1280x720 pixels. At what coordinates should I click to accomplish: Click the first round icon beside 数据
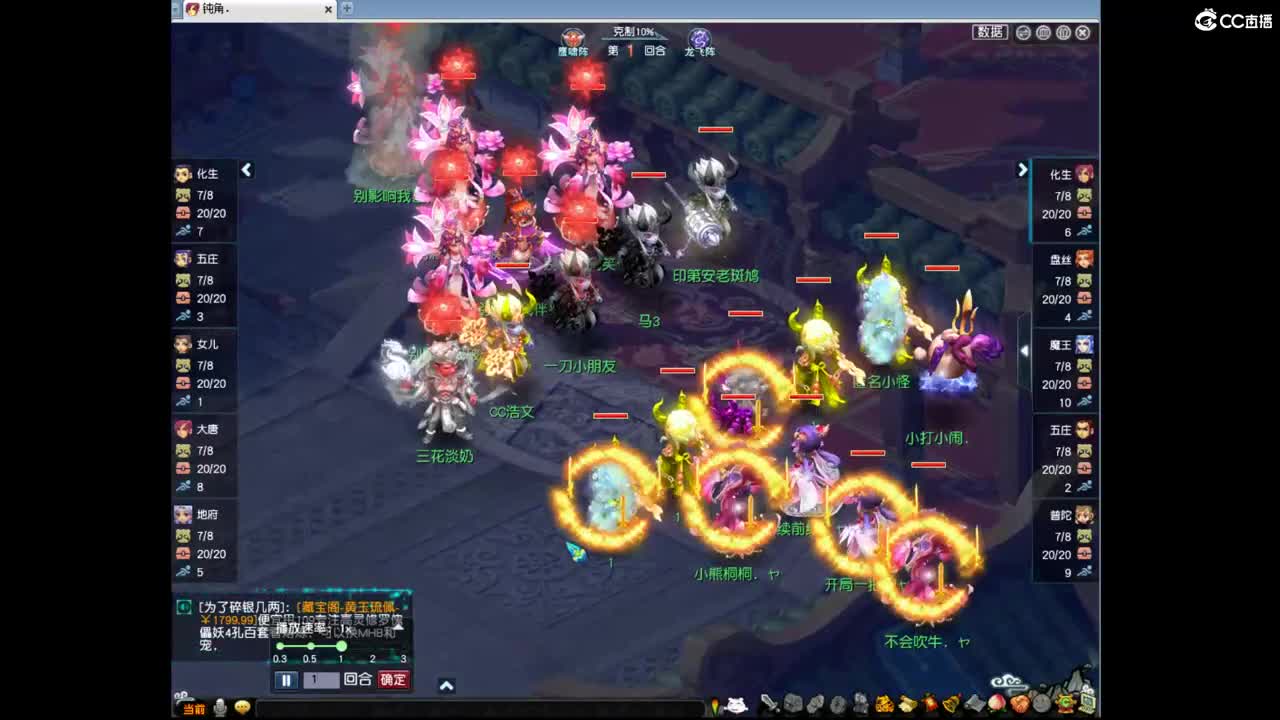(1023, 32)
